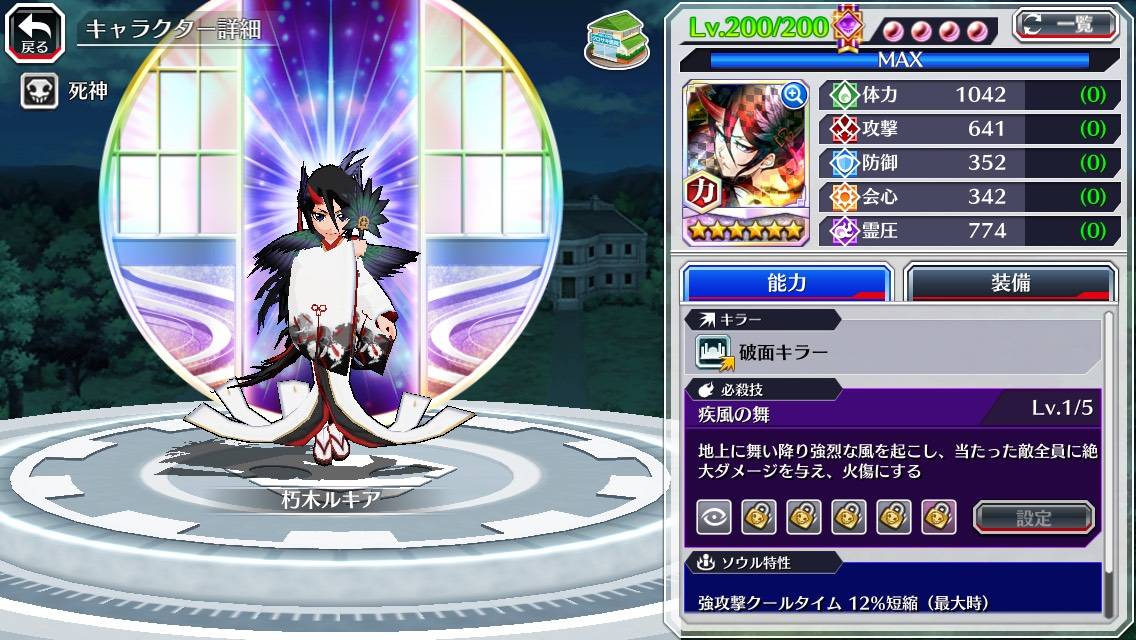Enlarge the character portrait with the magnifier
This screenshot has width=1136, height=640.
(x=794, y=95)
